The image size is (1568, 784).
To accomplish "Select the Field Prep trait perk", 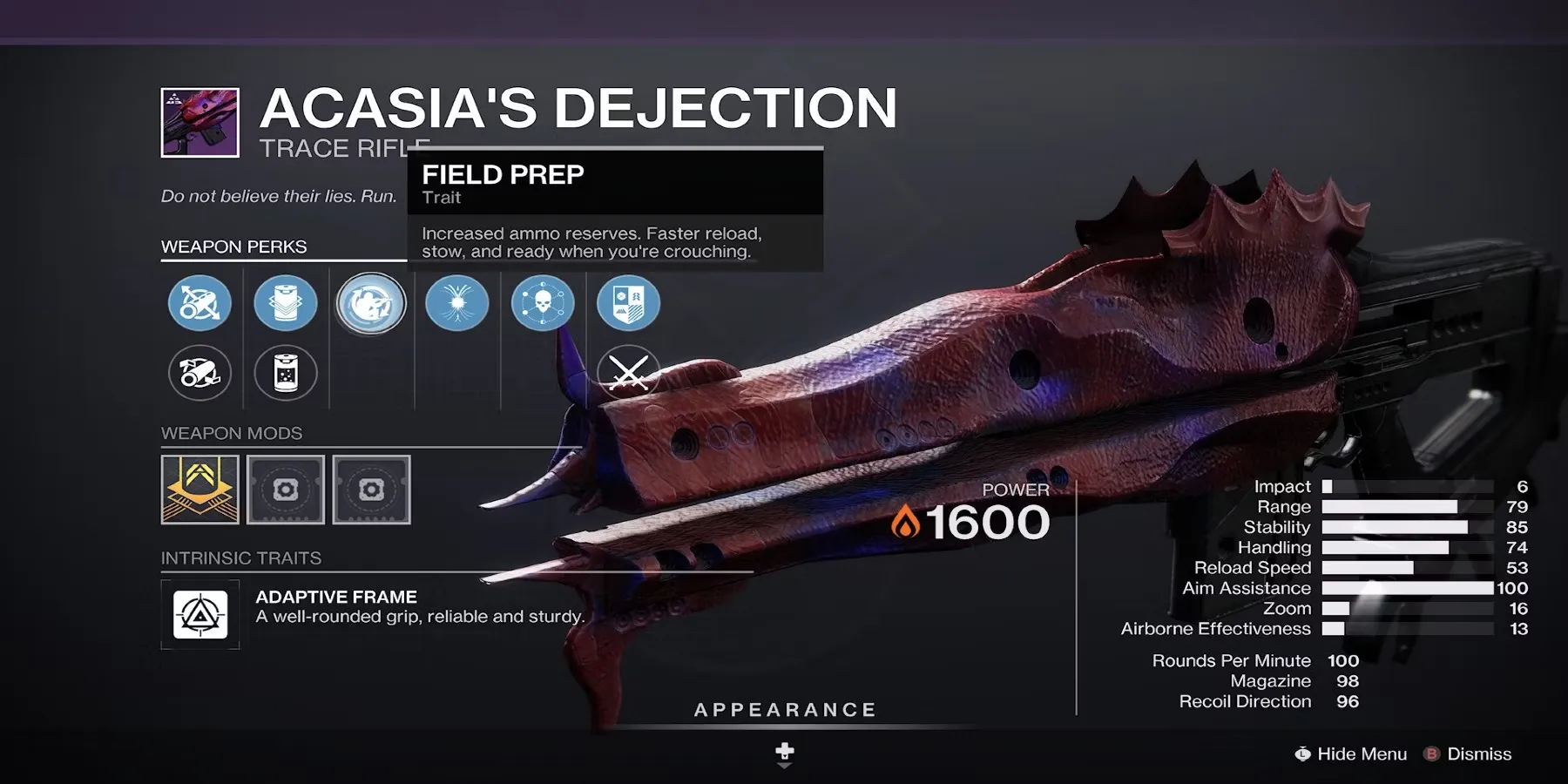I will click(x=371, y=303).
